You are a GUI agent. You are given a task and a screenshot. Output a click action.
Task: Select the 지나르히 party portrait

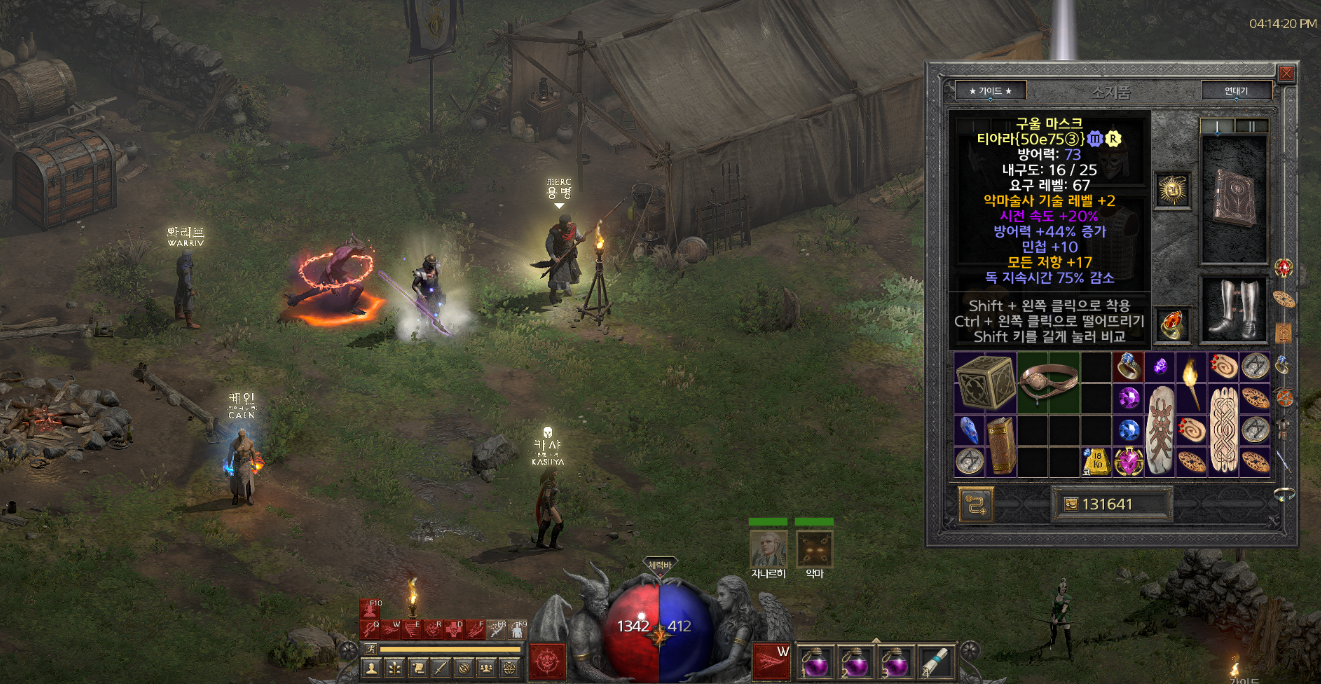tap(768, 548)
